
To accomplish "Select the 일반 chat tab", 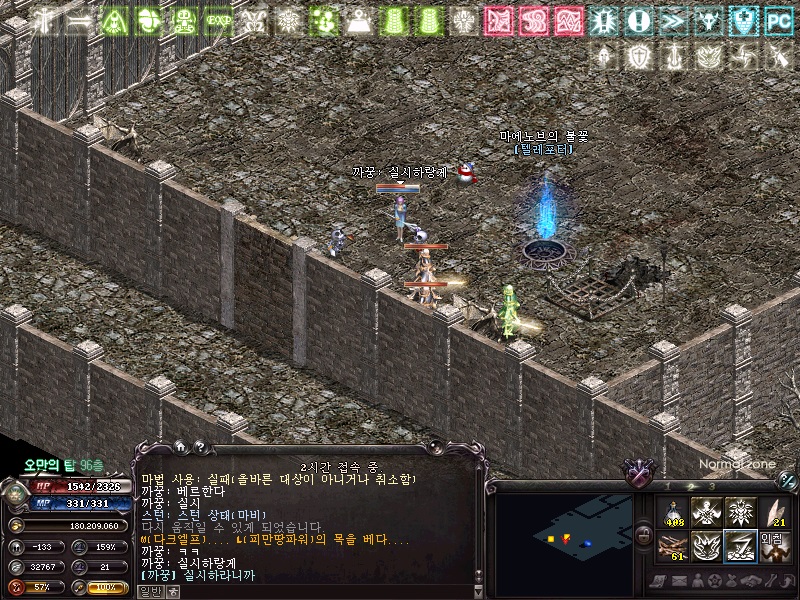I will click(149, 591).
